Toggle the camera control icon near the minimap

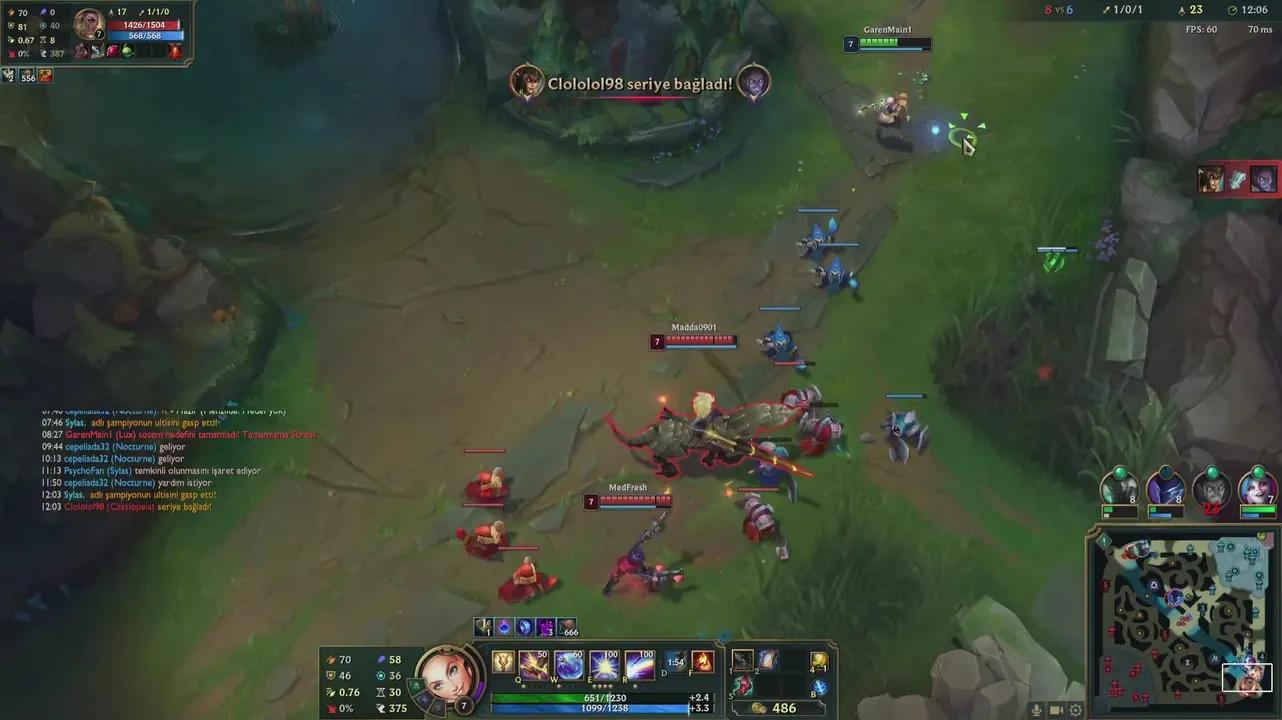click(1055, 708)
